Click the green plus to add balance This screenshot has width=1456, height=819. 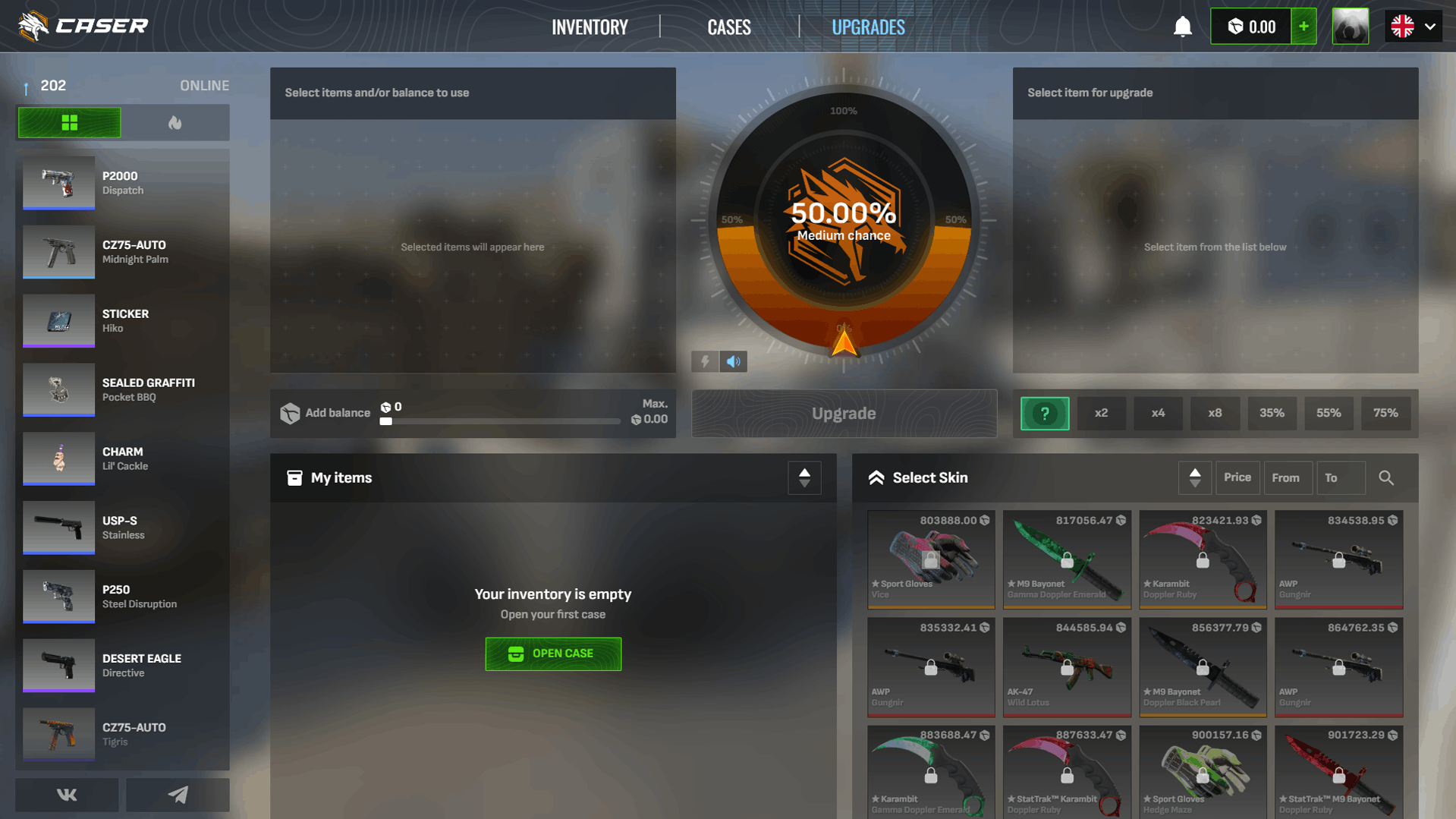pyautogui.click(x=1303, y=26)
